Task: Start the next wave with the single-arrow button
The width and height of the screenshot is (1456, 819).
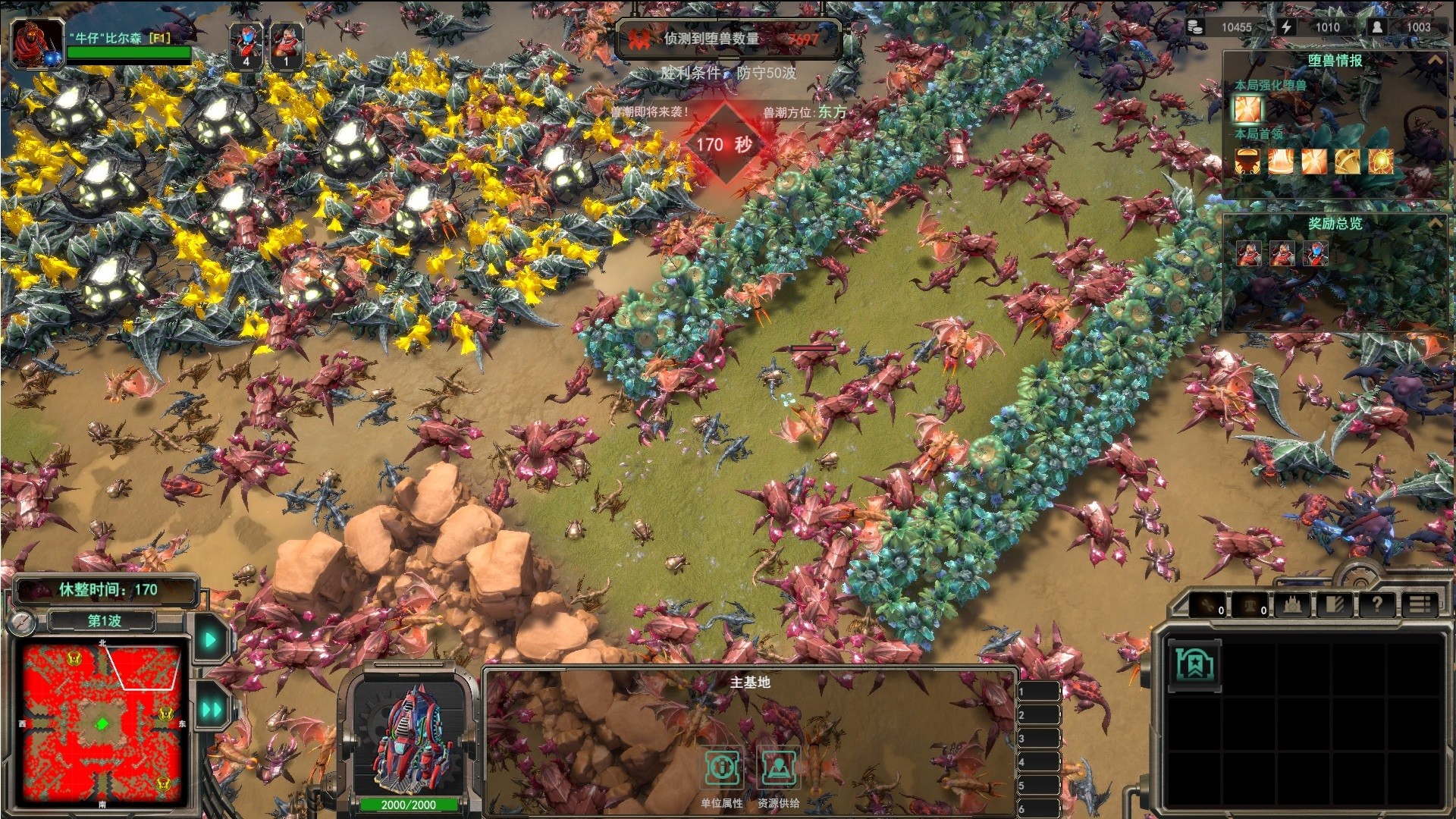Action: point(210,640)
